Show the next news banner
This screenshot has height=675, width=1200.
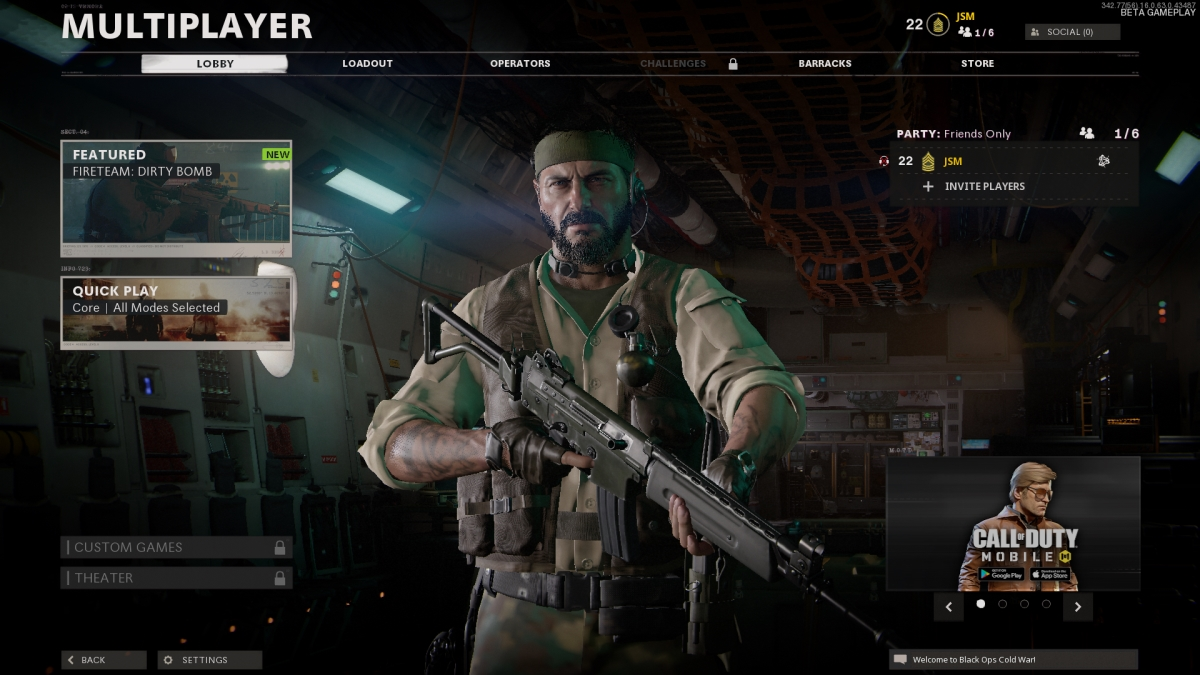pyautogui.click(x=1077, y=606)
